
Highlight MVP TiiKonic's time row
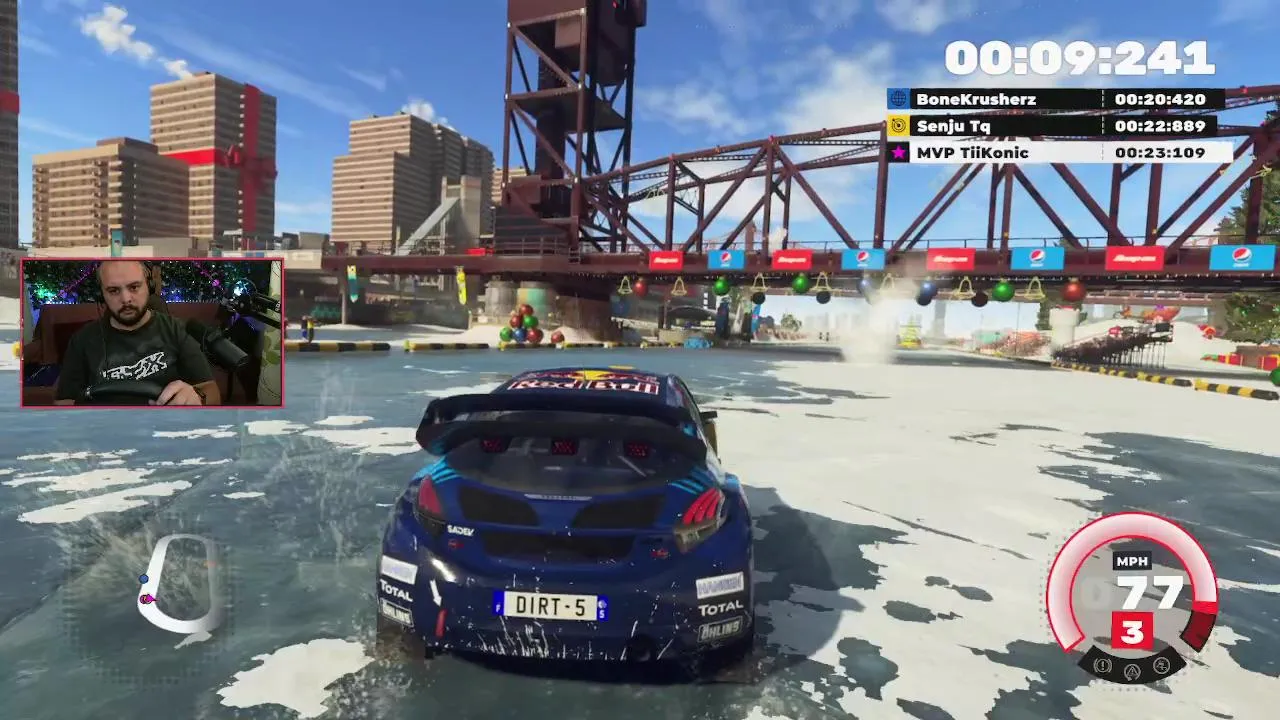[1058, 152]
